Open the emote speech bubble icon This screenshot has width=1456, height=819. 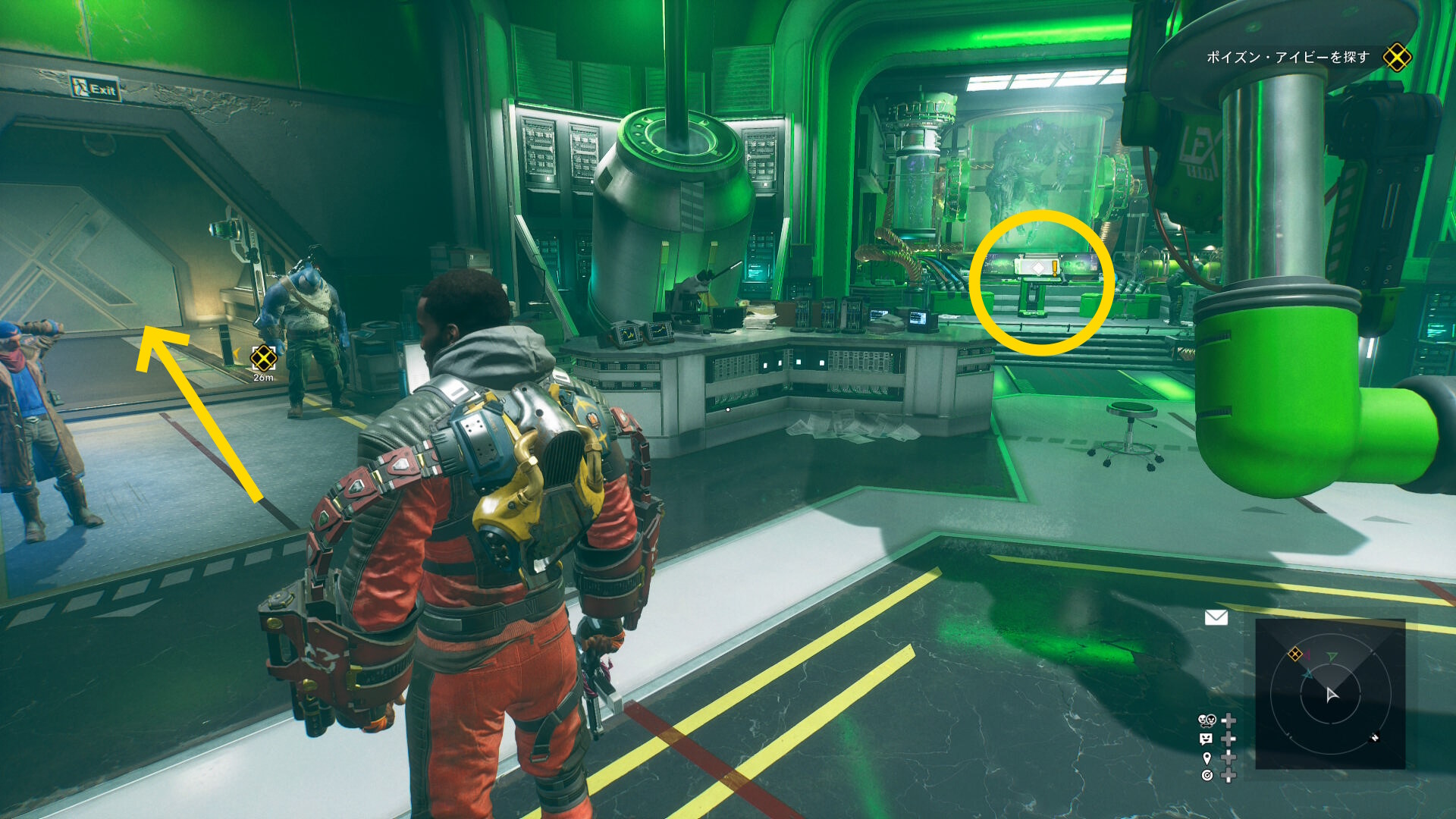(1207, 739)
